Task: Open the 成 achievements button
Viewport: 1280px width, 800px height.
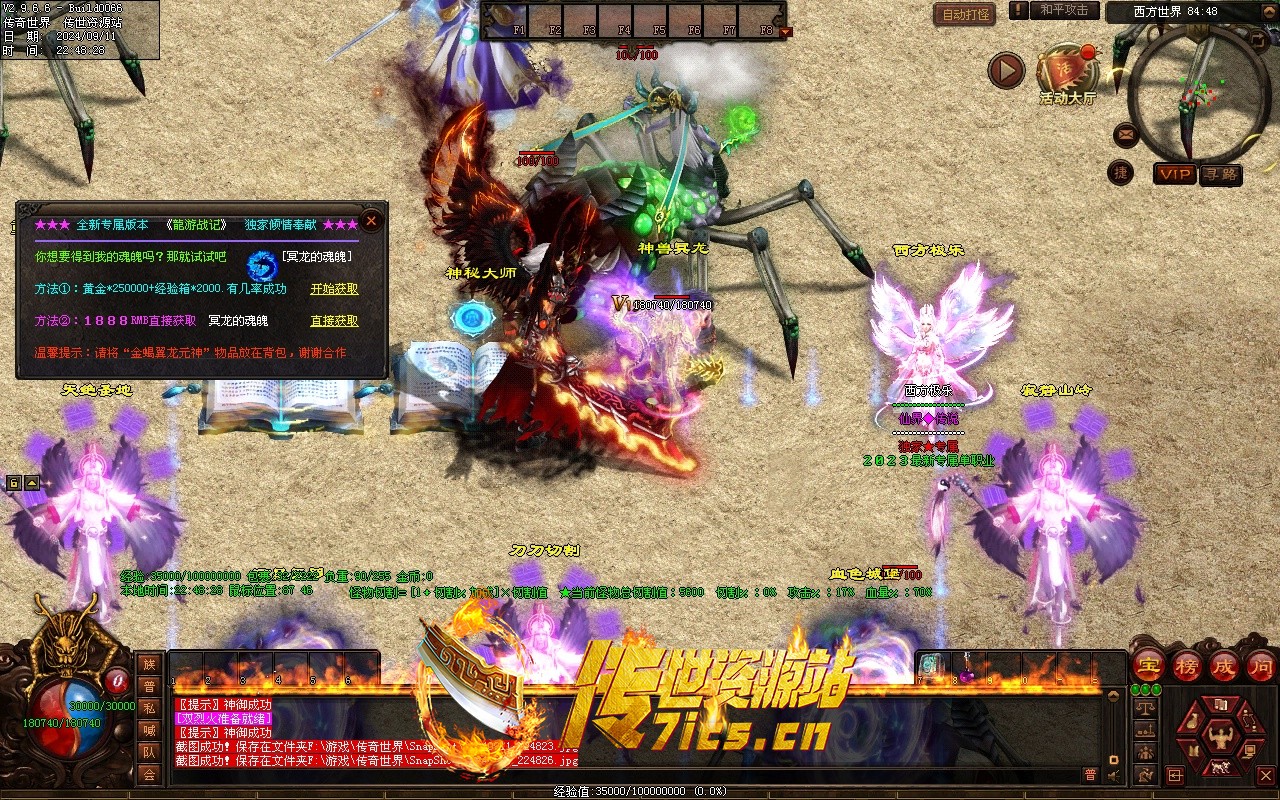Action: click(x=1224, y=666)
